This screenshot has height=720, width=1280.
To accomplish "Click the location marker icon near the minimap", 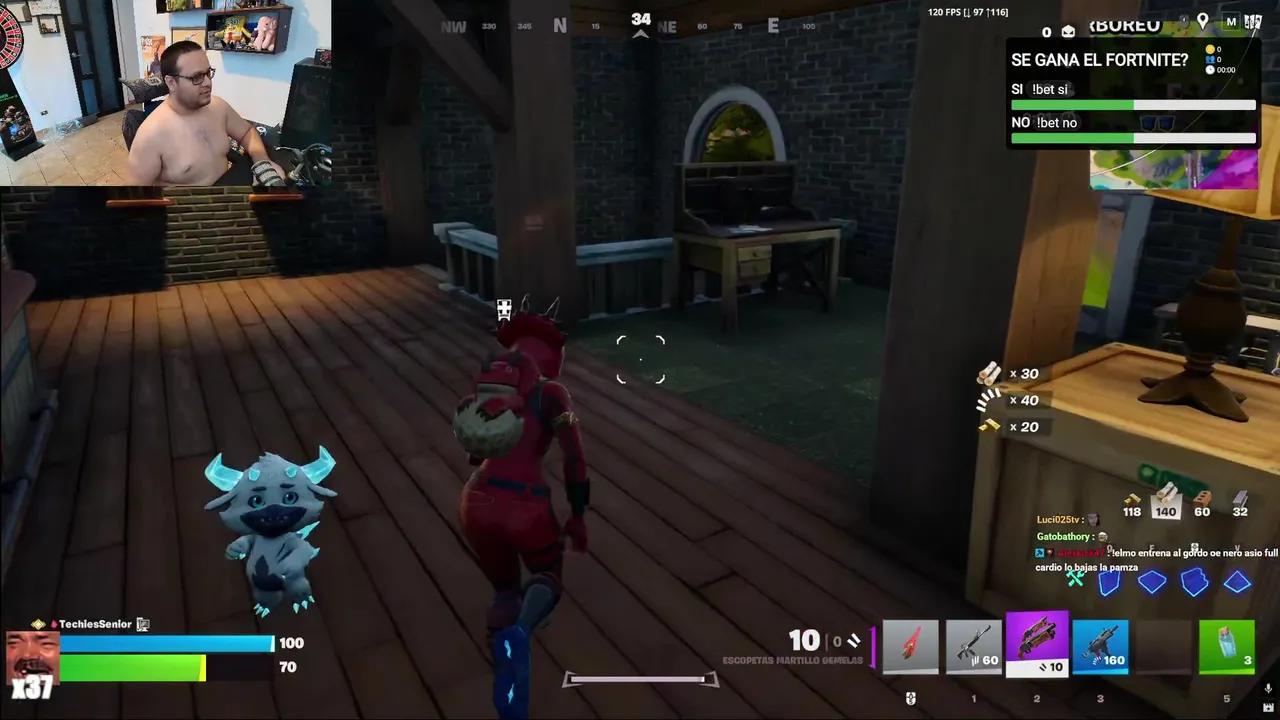I will 1203,21.
